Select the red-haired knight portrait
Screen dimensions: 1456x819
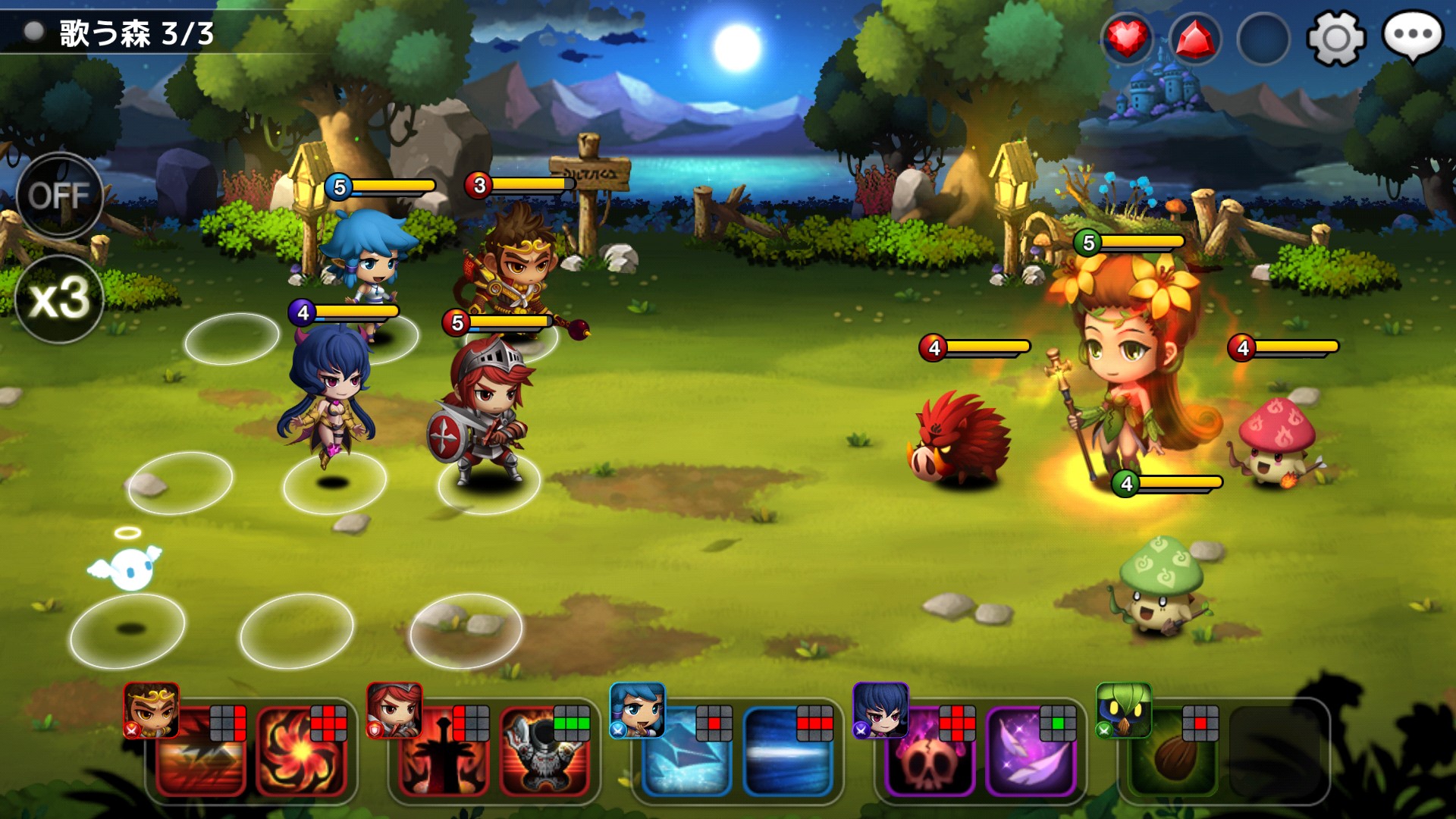[x=394, y=711]
